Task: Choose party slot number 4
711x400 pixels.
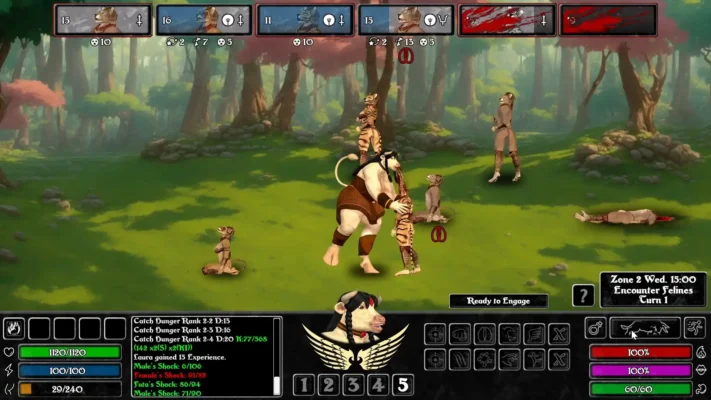Action: (x=378, y=384)
